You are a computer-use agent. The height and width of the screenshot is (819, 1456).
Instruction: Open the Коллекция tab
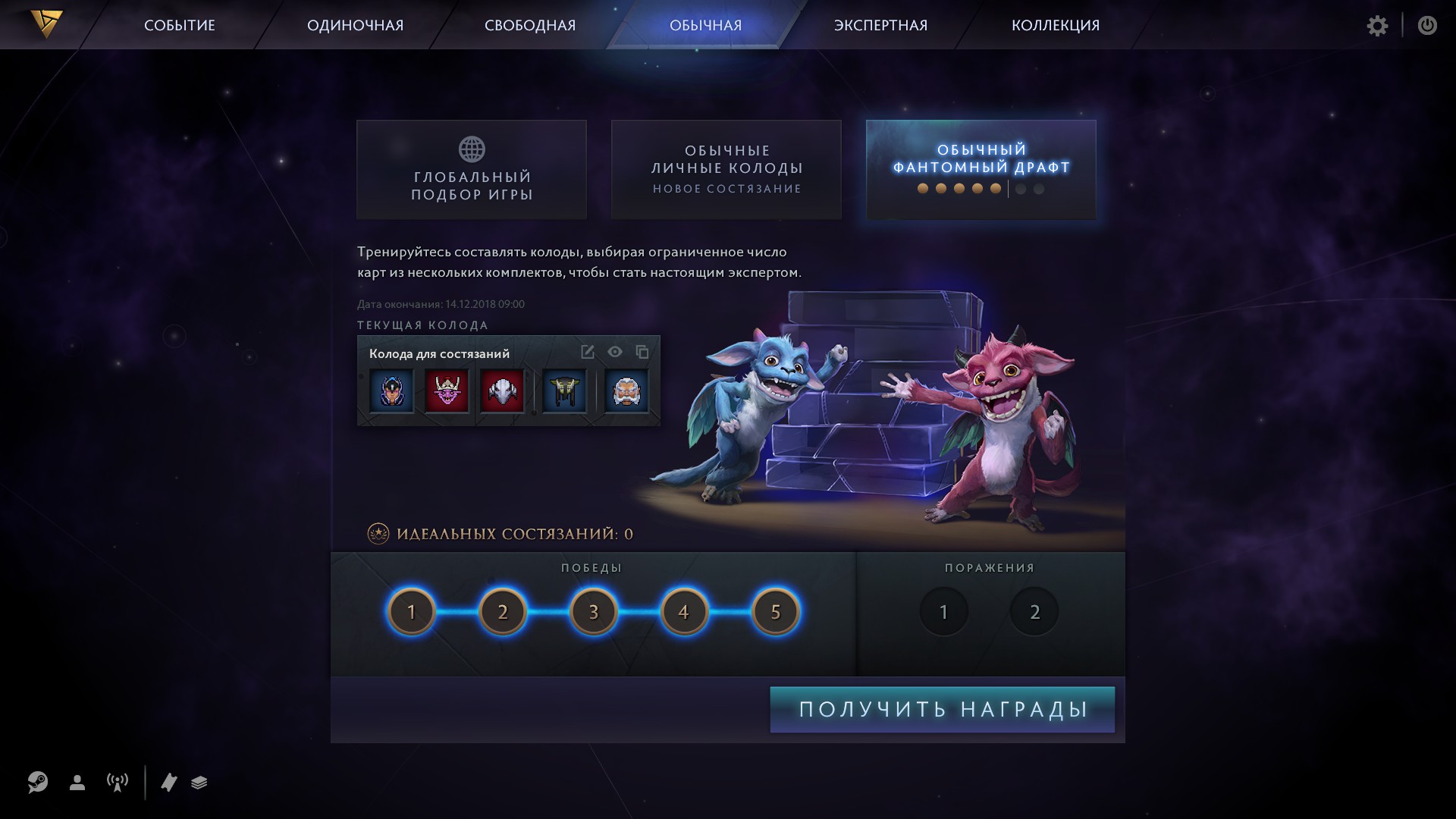click(x=1055, y=25)
